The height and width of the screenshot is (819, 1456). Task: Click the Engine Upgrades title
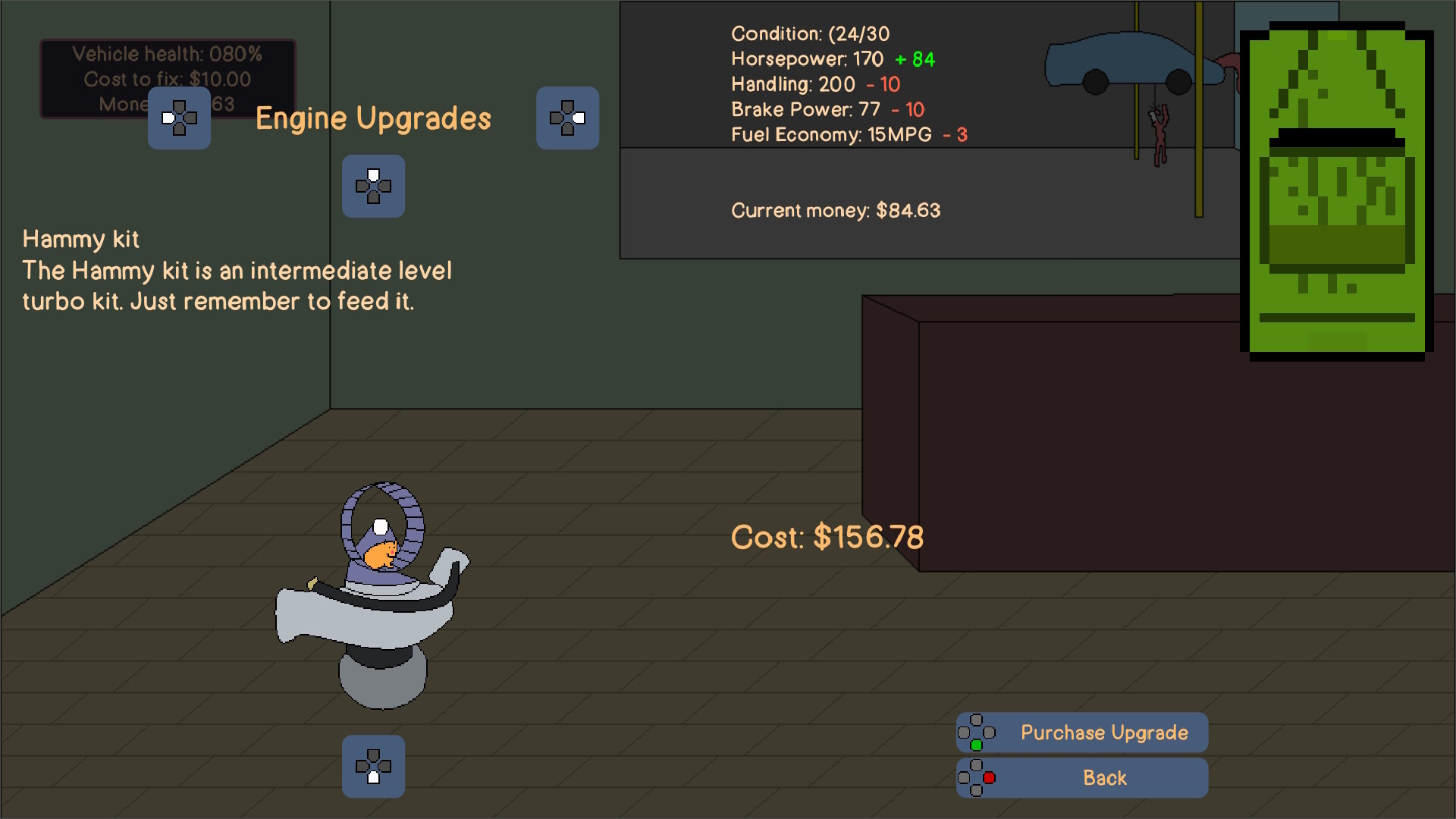(373, 118)
